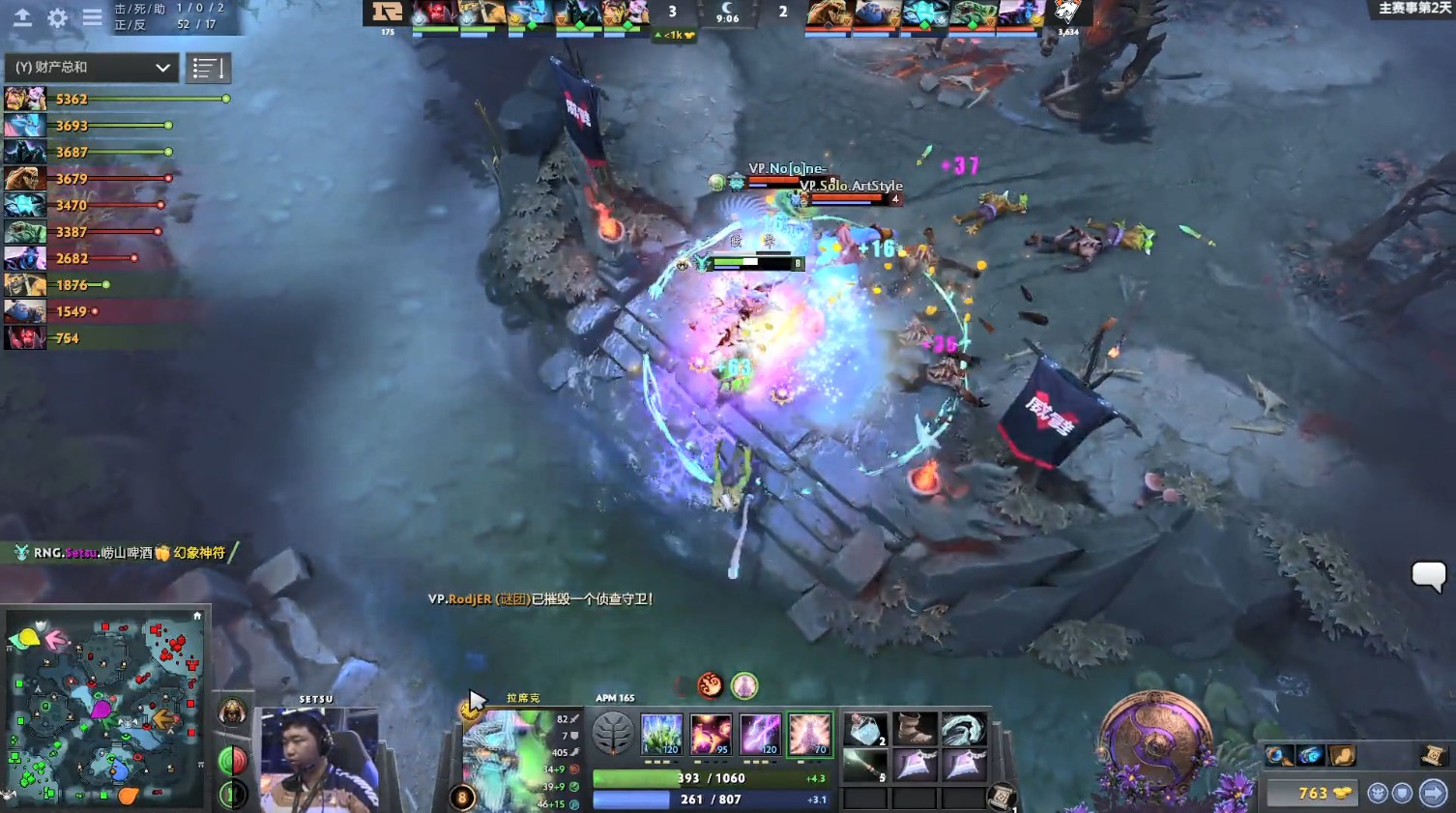Click the replay upload icon beside the gear
The image size is (1456, 813).
(21, 16)
